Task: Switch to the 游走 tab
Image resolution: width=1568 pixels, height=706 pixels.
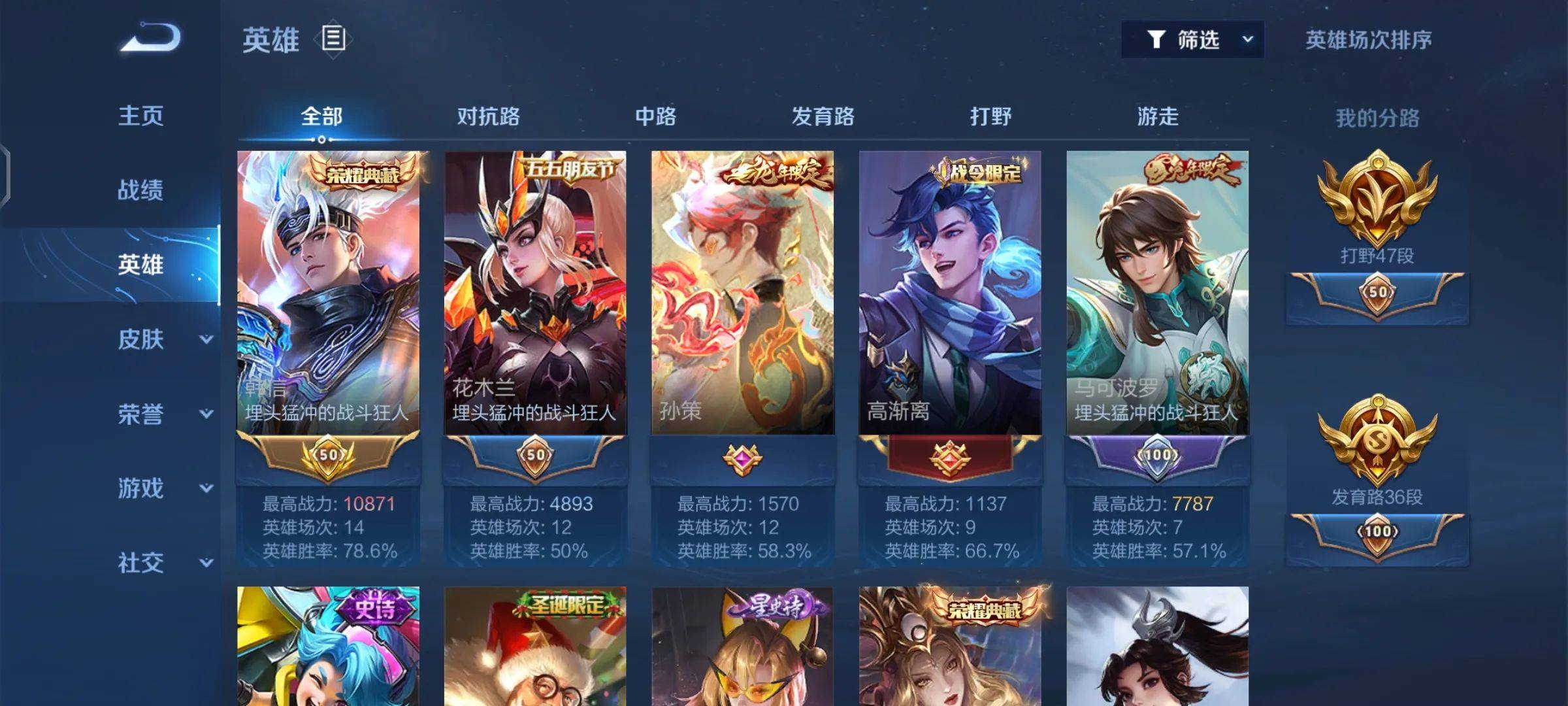Action: tap(1158, 117)
